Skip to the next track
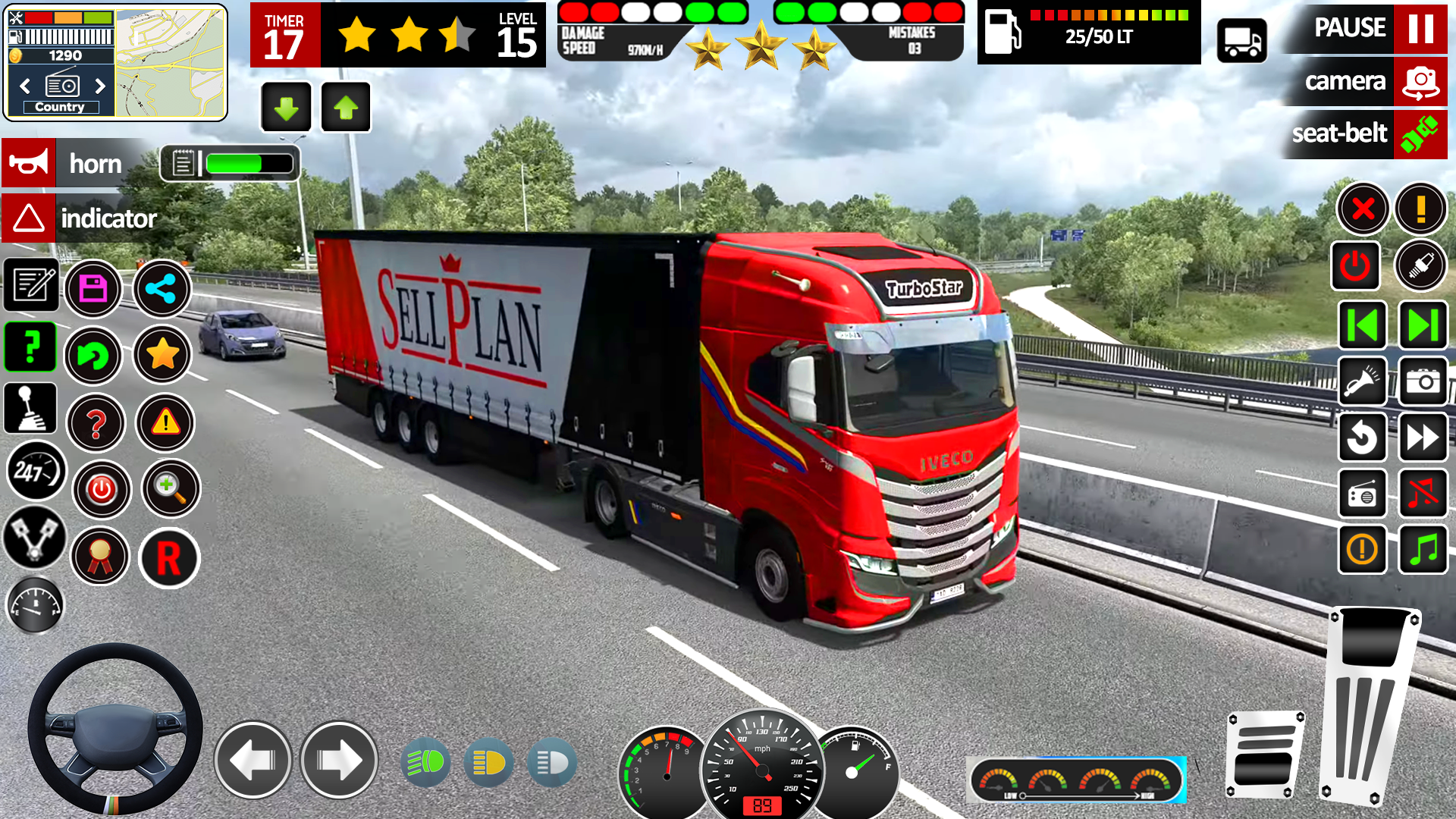The image size is (1456, 819). 1423,325
